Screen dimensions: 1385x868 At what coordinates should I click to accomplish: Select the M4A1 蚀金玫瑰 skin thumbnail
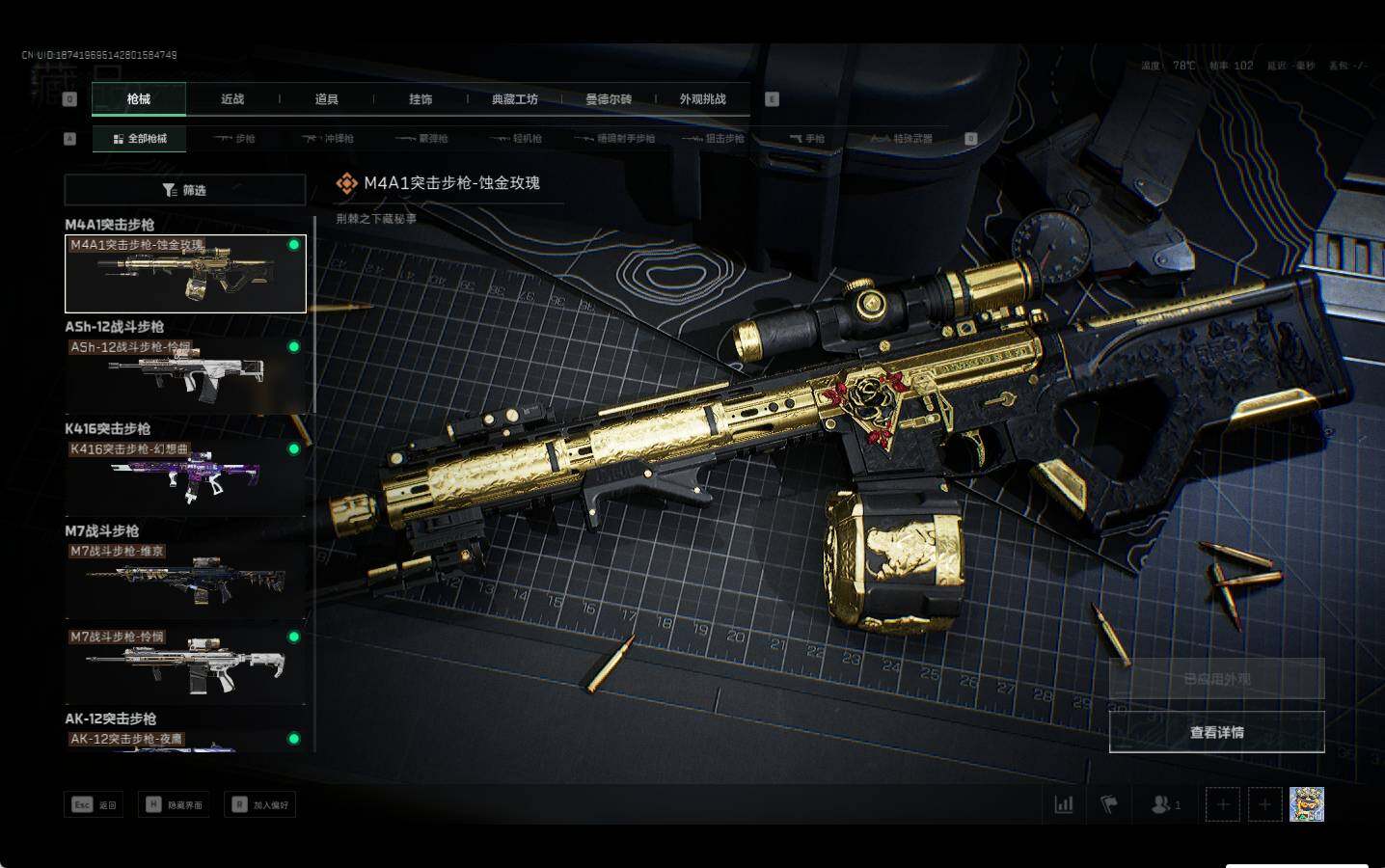pos(185,274)
